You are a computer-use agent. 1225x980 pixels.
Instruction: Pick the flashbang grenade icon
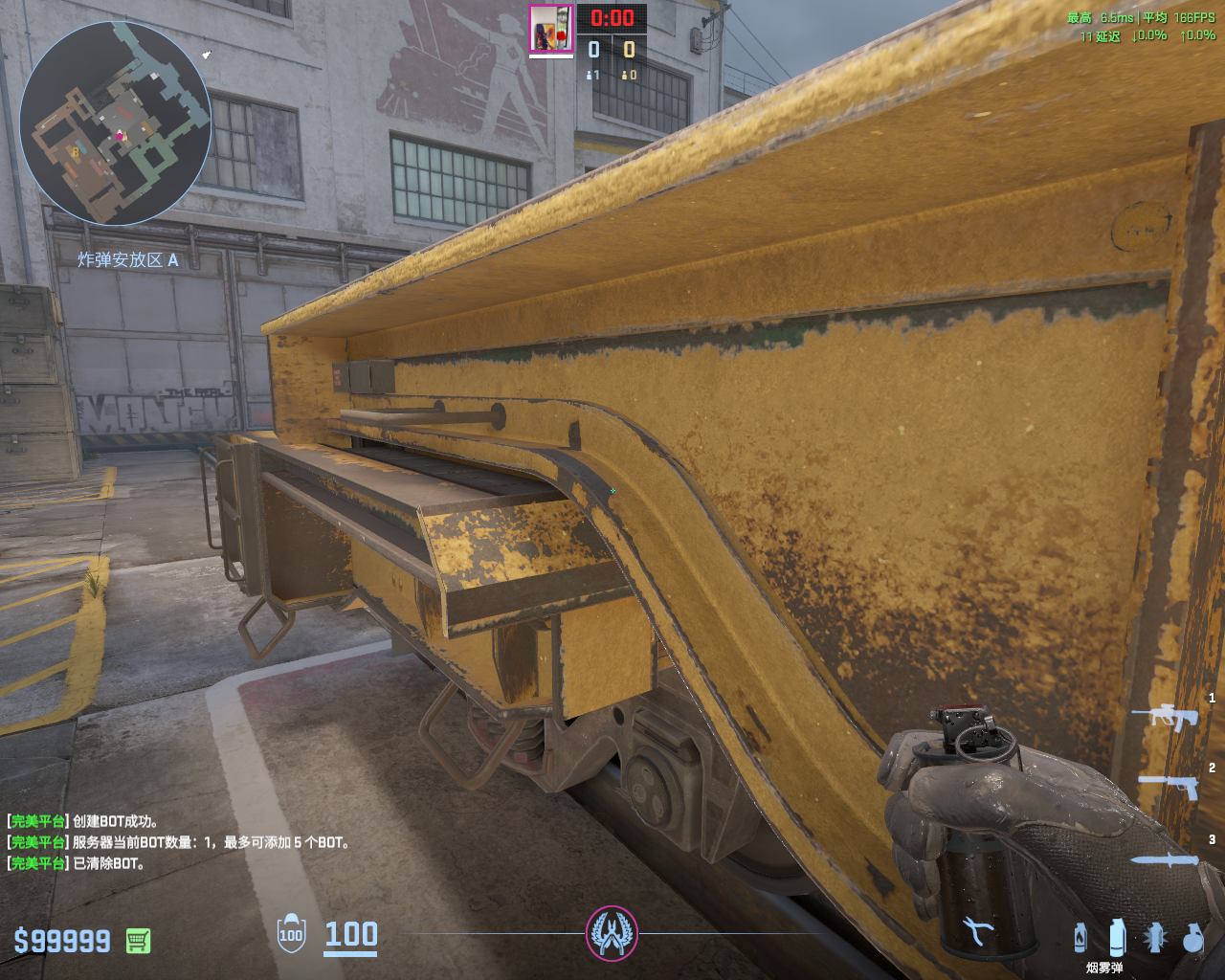pyautogui.click(x=1155, y=938)
